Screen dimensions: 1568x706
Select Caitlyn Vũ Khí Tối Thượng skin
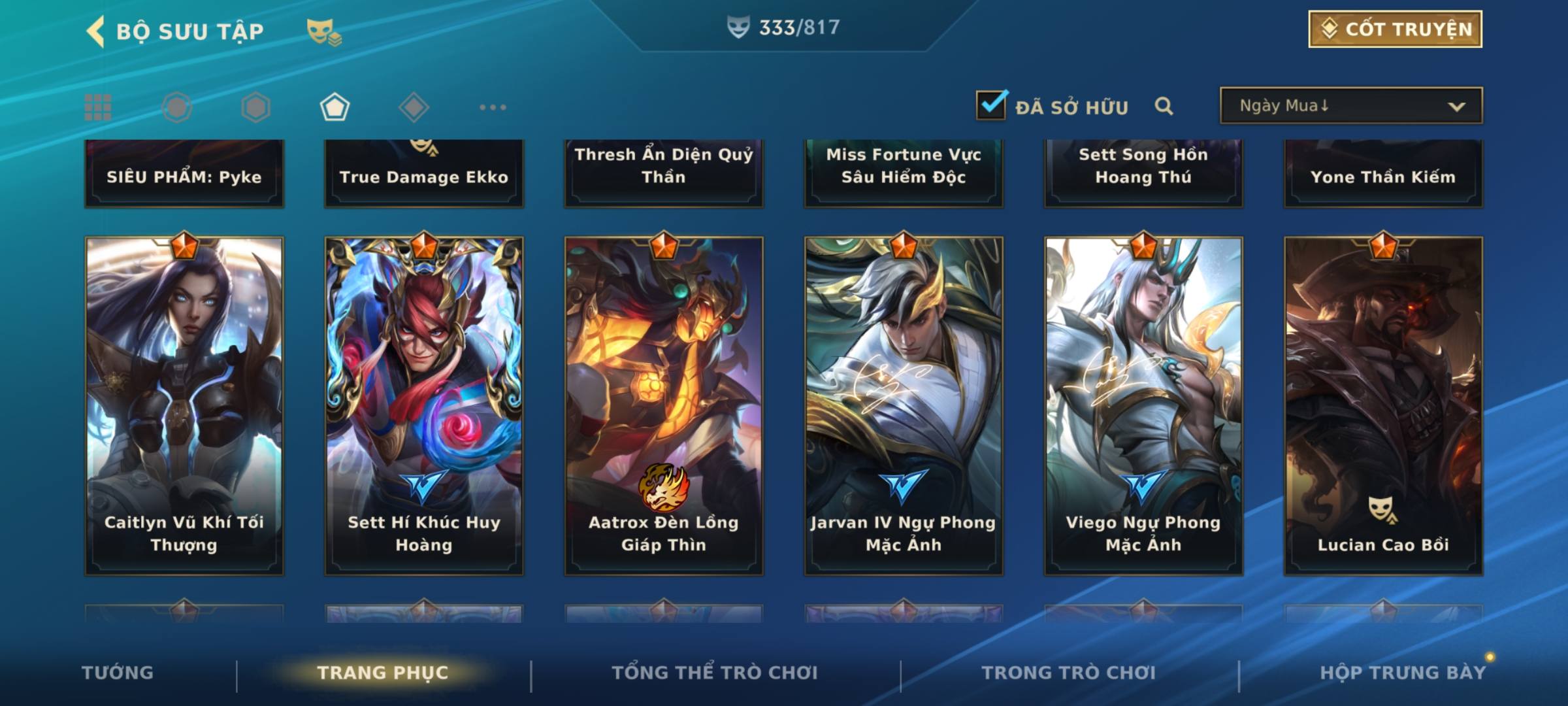184,405
